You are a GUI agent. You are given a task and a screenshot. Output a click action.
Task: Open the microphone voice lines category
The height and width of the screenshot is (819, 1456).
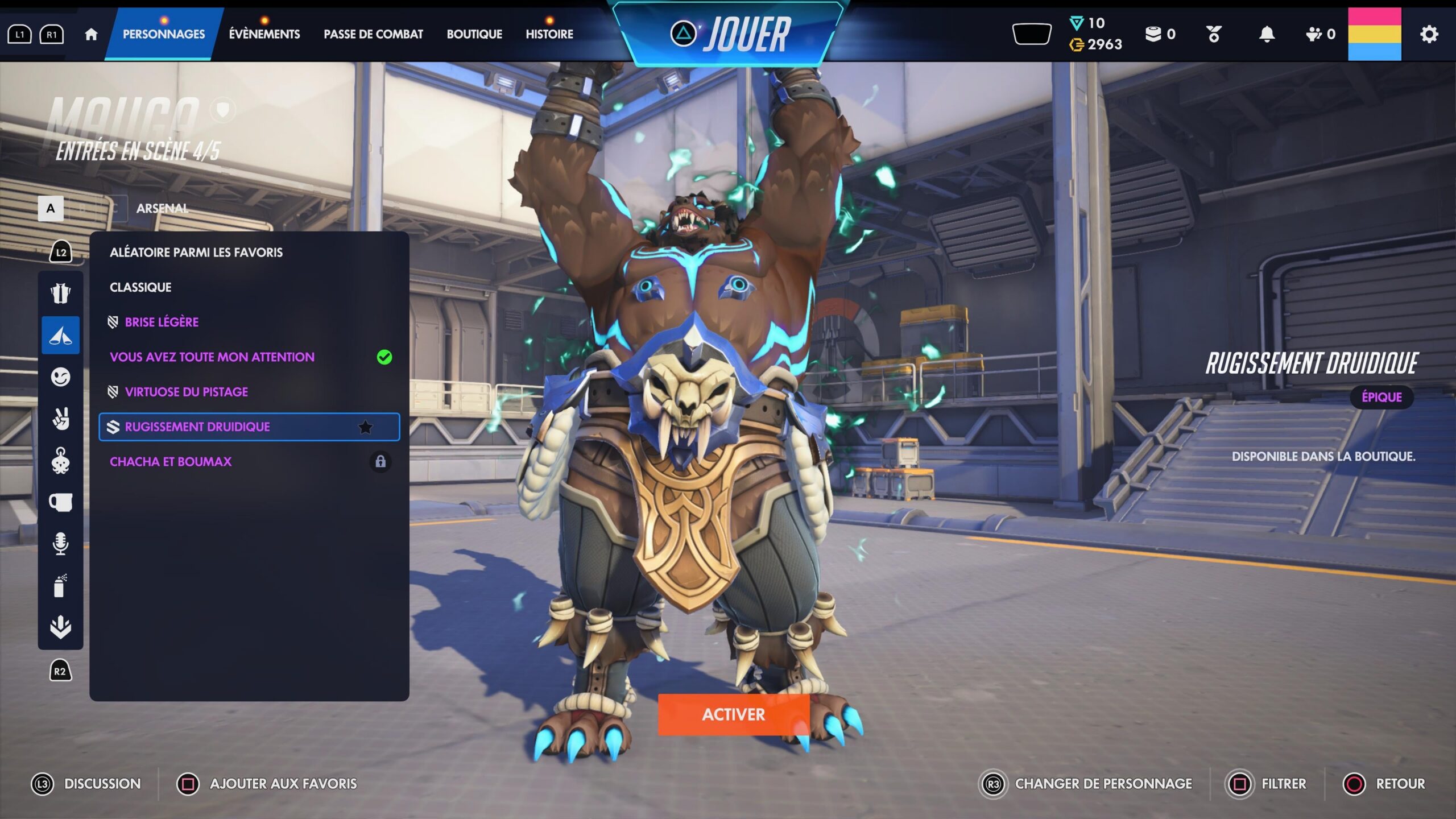click(60, 544)
